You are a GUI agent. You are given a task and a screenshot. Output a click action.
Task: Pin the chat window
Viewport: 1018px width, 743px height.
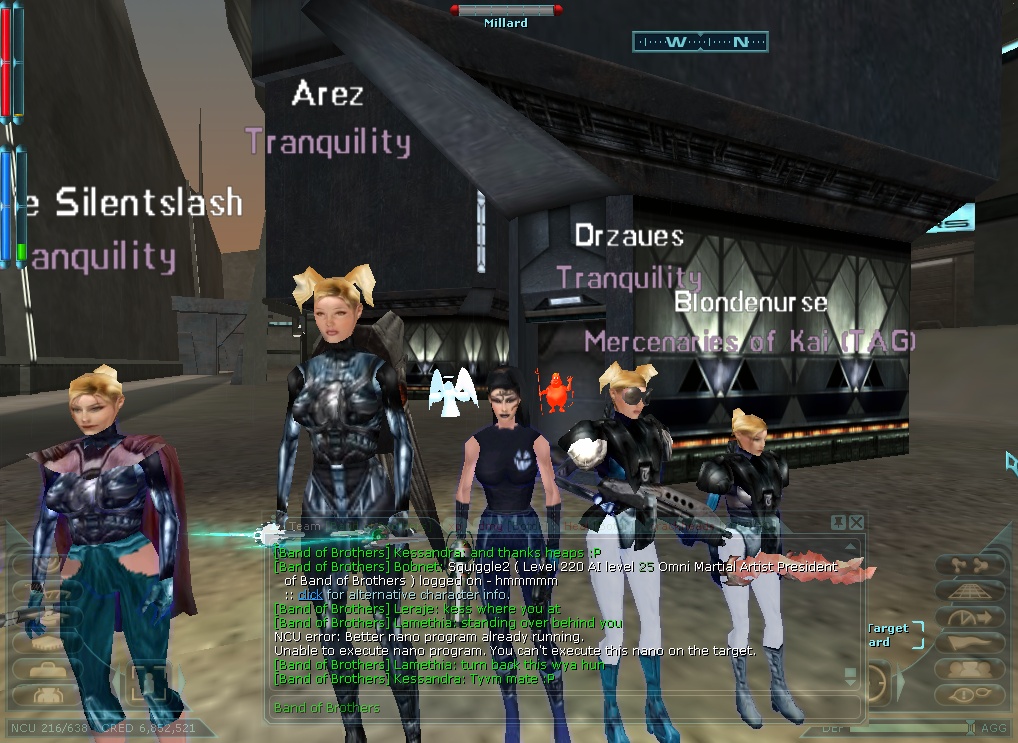pyautogui.click(x=838, y=522)
